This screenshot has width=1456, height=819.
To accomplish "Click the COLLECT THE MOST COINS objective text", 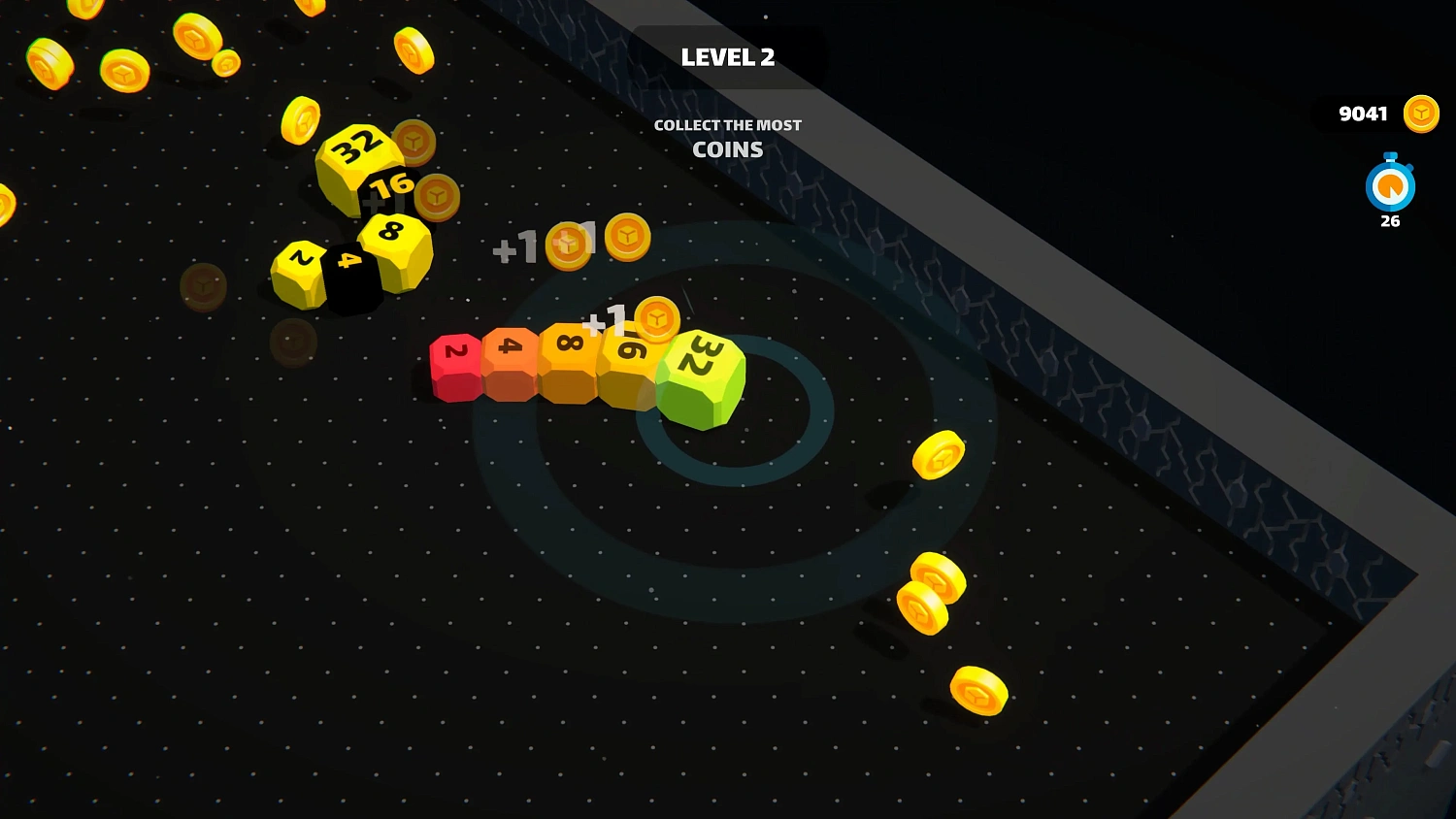I will pos(728,136).
